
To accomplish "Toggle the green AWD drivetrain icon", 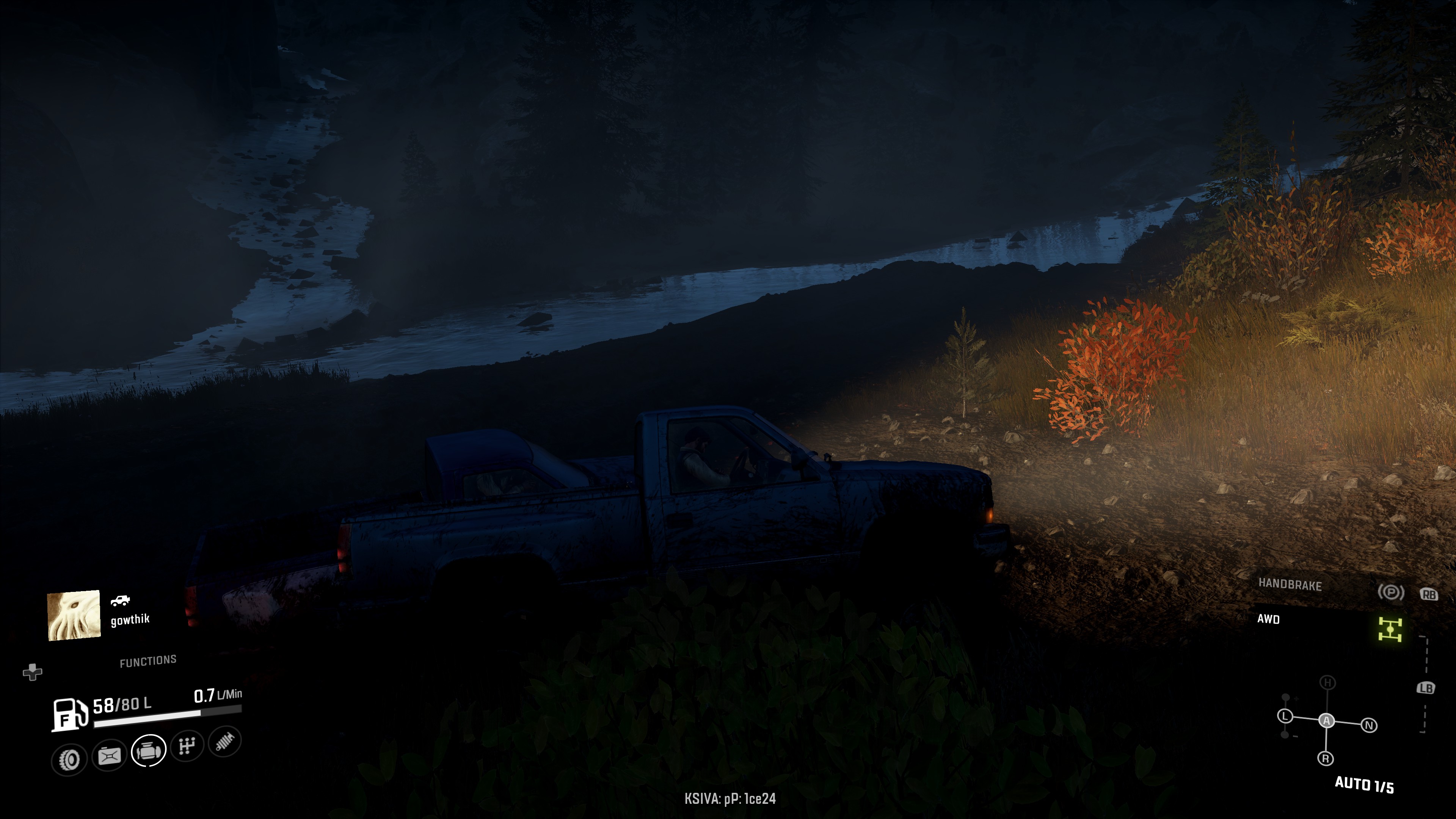I will pyautogui.click(x=1390, y=629).
